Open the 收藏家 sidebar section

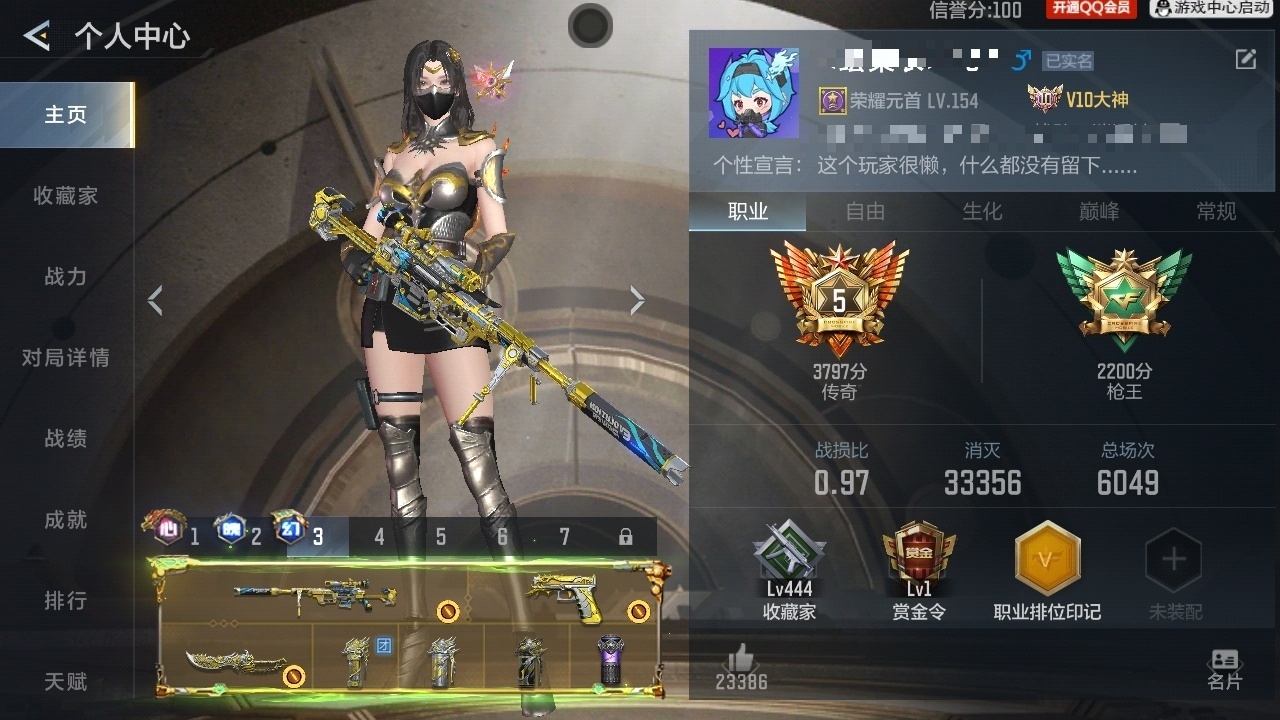(x=66, y=196)
